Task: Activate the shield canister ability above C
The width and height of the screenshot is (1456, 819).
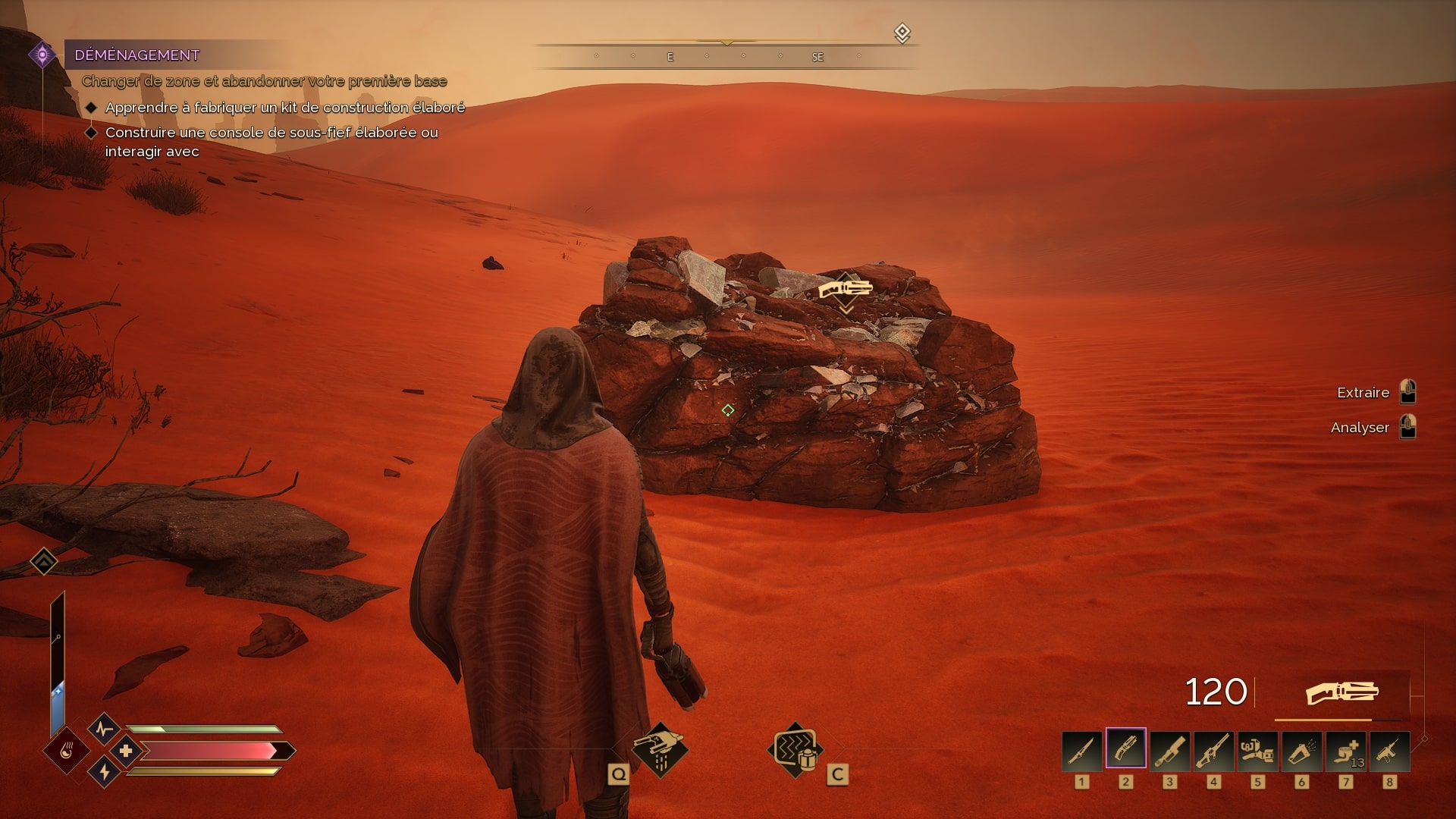Action: (795, 749)
